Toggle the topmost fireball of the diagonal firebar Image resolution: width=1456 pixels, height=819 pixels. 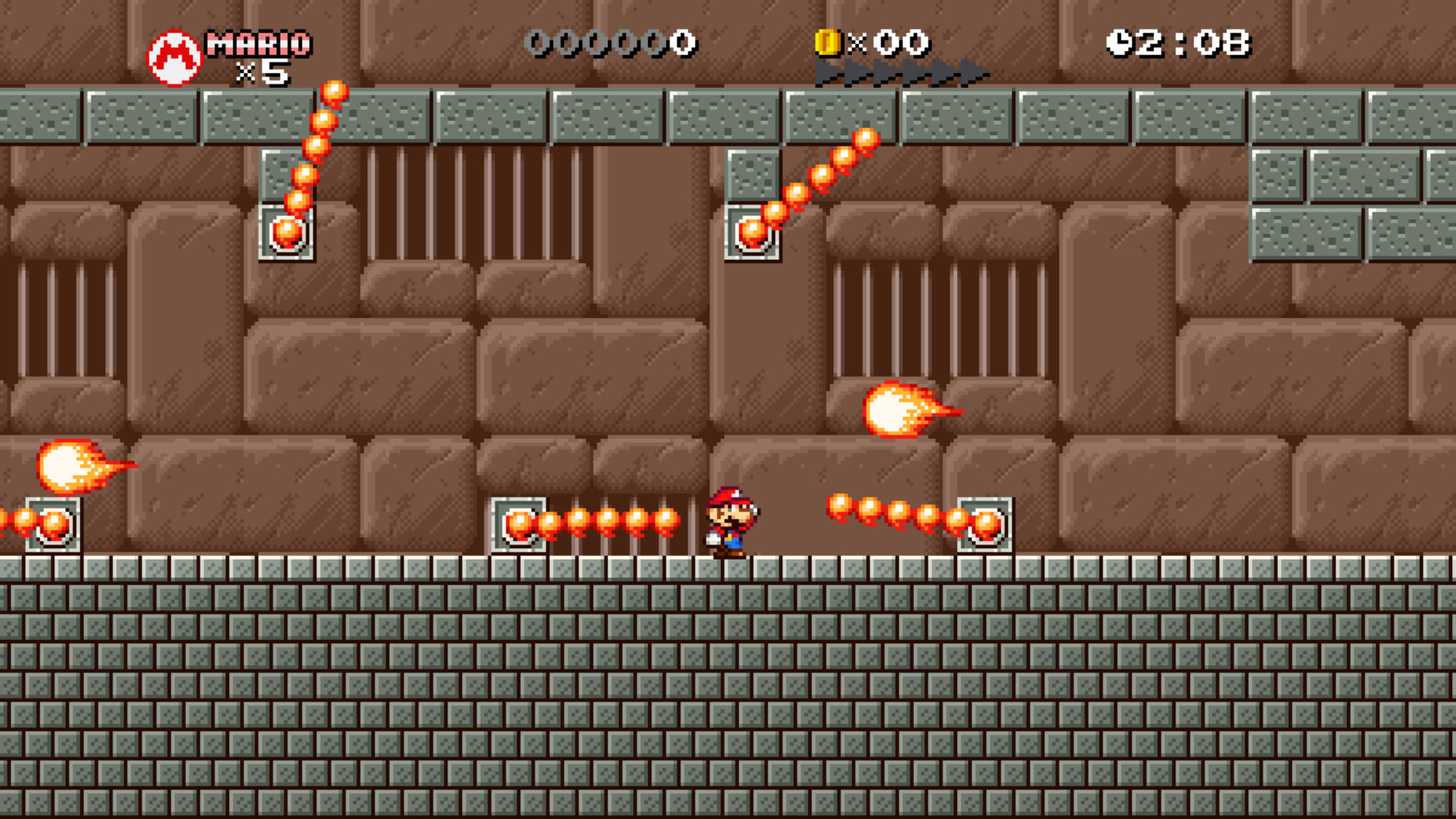(334, 93)
